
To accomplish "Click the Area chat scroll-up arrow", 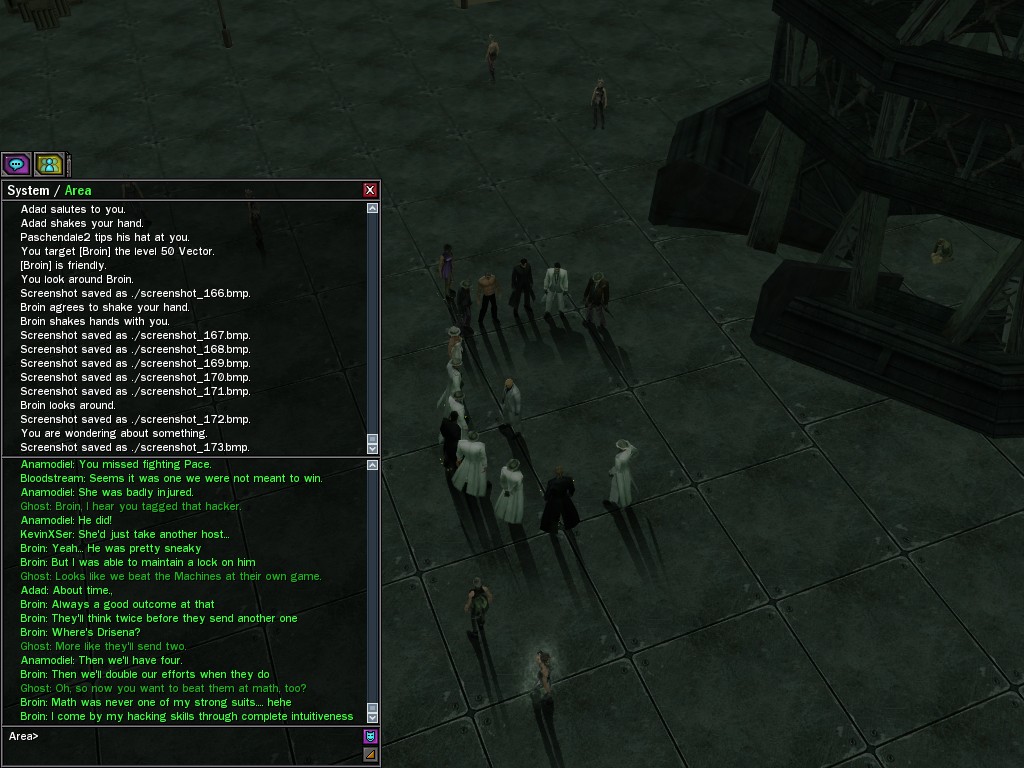I will [x=373, y=465].
